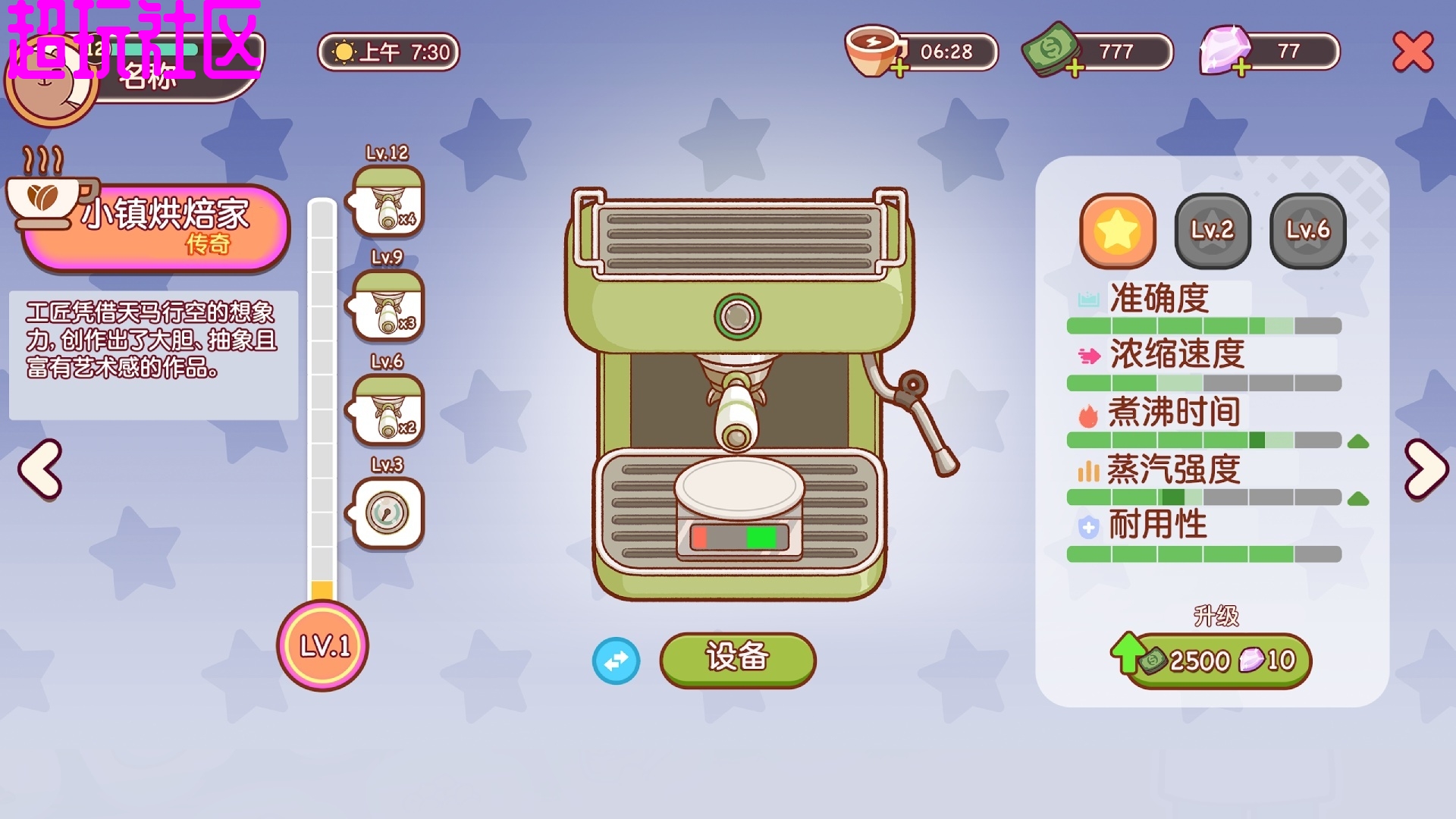Viewport: 1456px width, 819px height.
Task: View the Lv.12 portafilter x4 reward
Action: [x=388, y=202]
